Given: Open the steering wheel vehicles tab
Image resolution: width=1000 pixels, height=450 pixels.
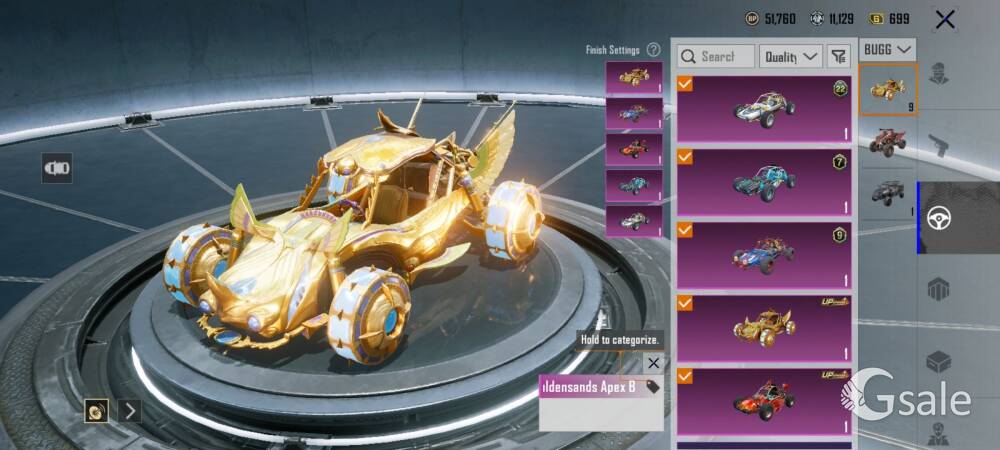Looking at the screenshot, I should [x=938, y=218].
